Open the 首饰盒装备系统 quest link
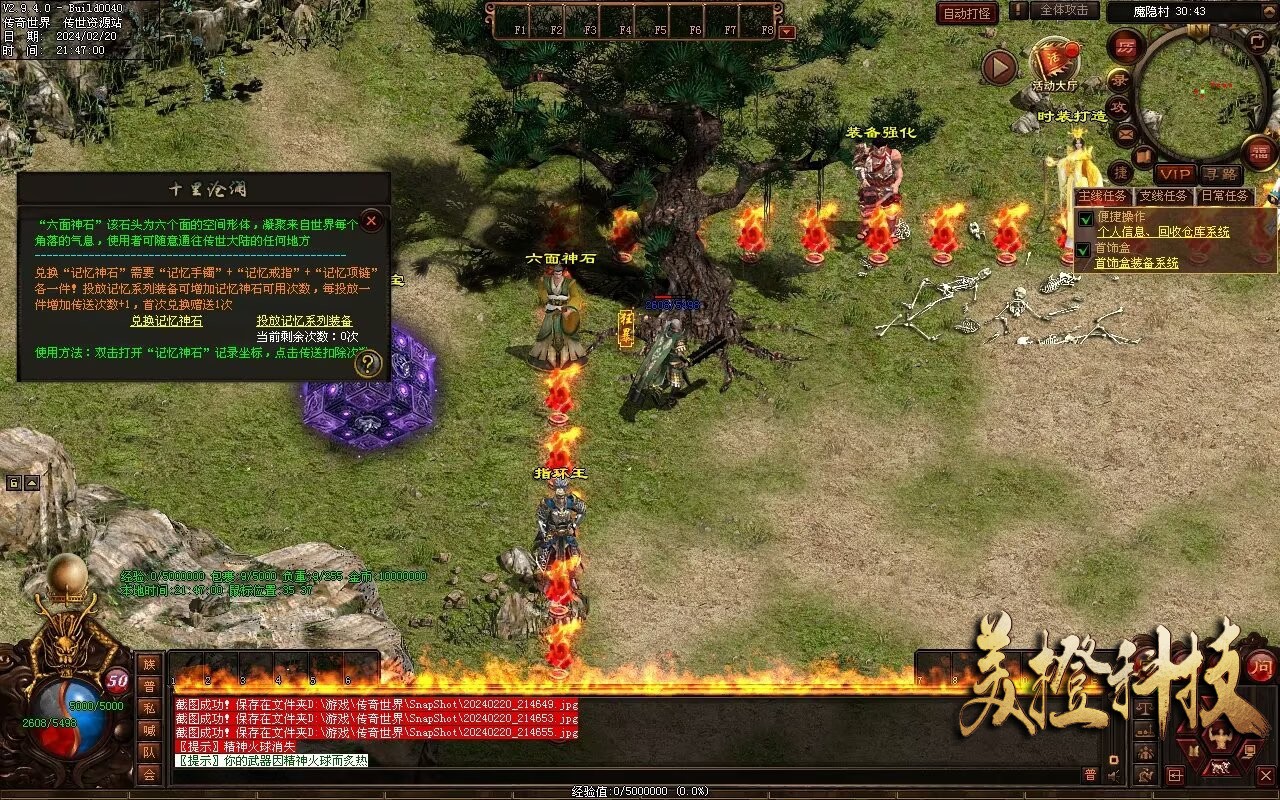This screenshot has height=800, width=1280. (1136, 263)
